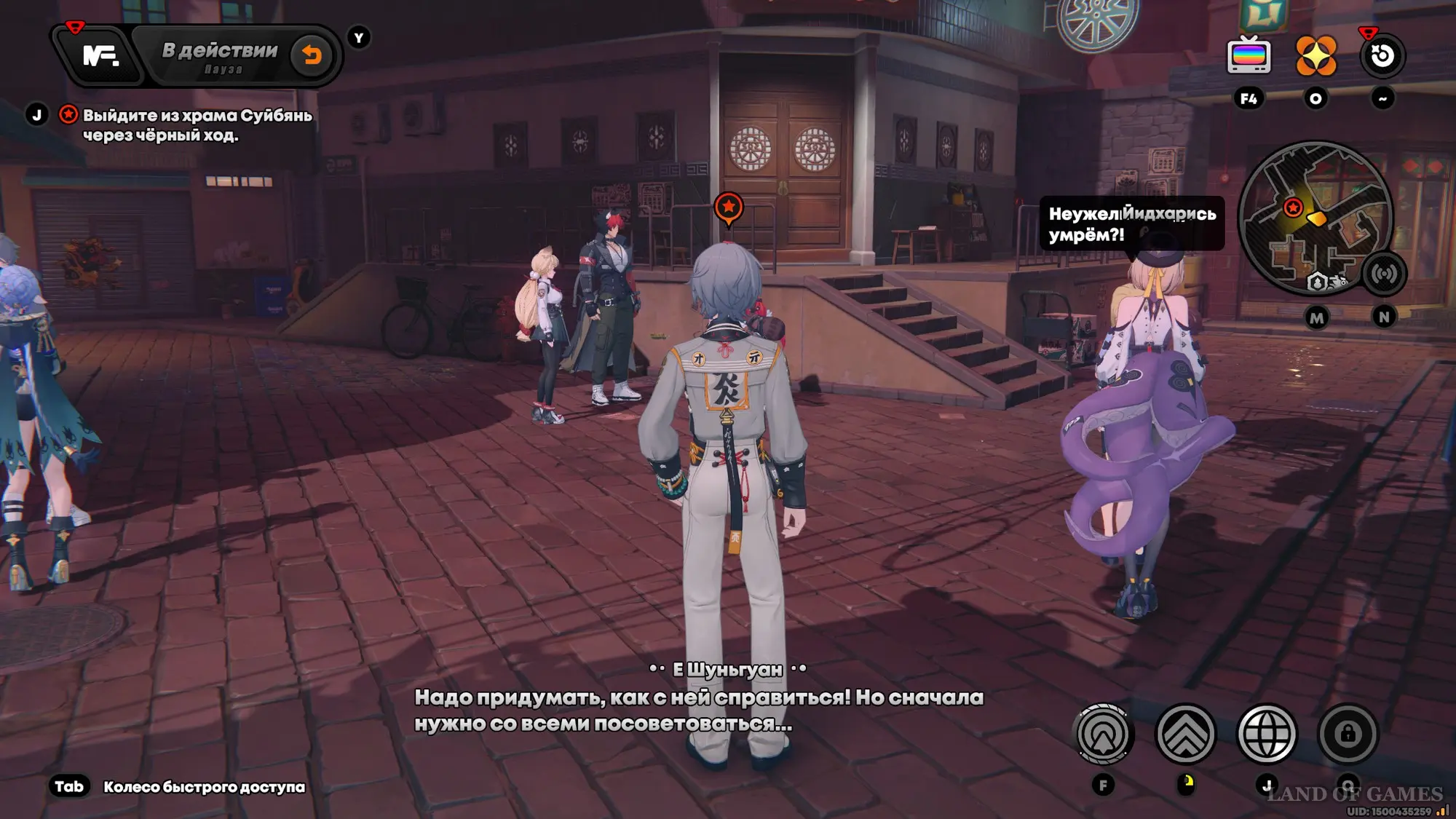Viewport: 1456px width, 819px height.
Task: Click the padlock icon button
Action: 1348,734
